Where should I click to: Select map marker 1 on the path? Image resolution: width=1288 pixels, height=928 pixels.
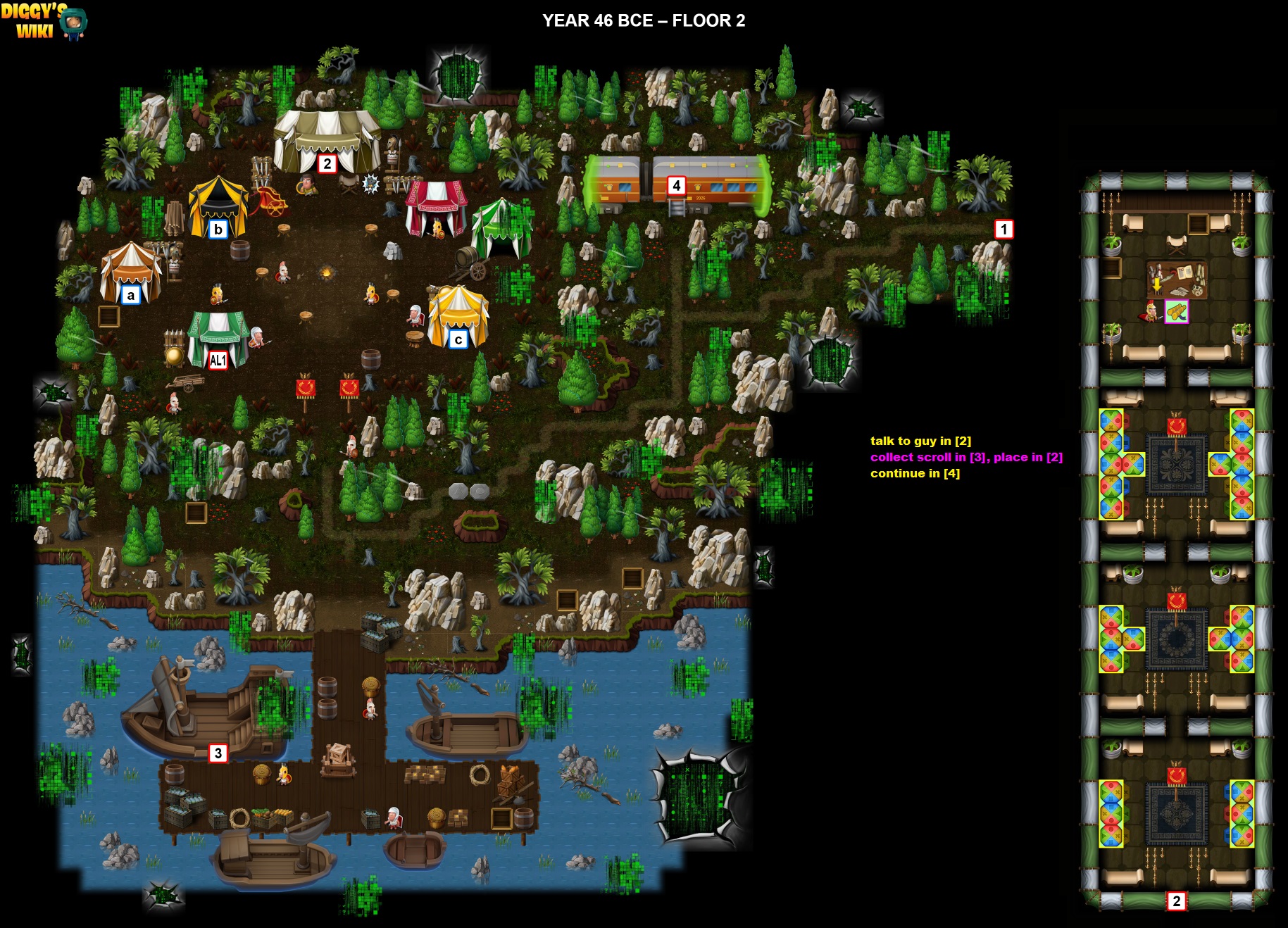pyautogui.click(x=1003, y=229)
